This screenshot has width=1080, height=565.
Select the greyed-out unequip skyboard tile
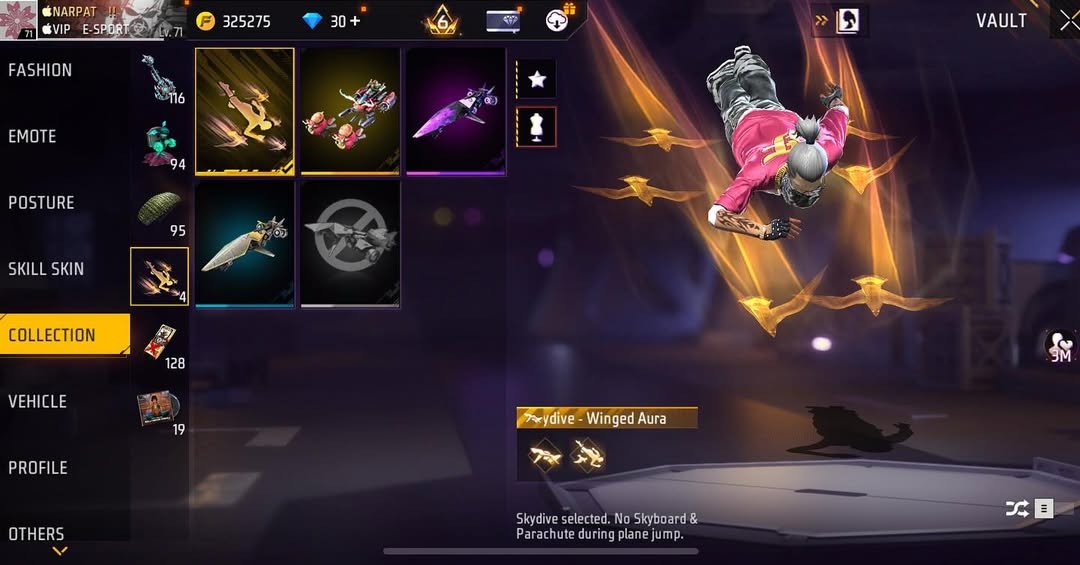pos(350,244)
